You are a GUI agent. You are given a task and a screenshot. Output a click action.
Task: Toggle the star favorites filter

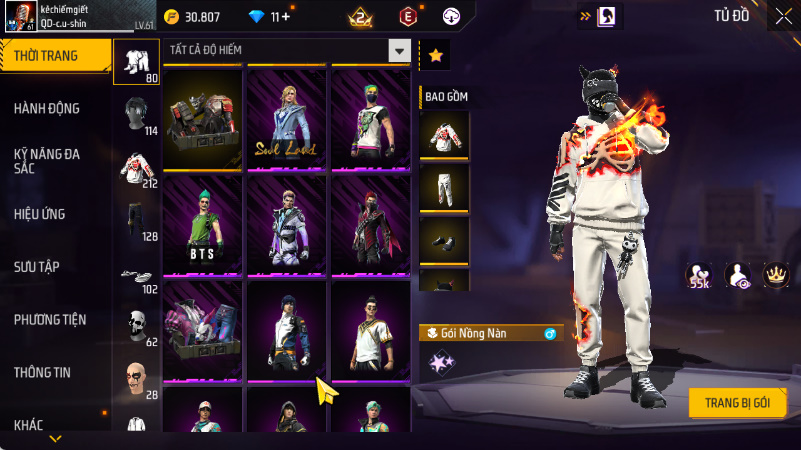(x=435, y=56)
